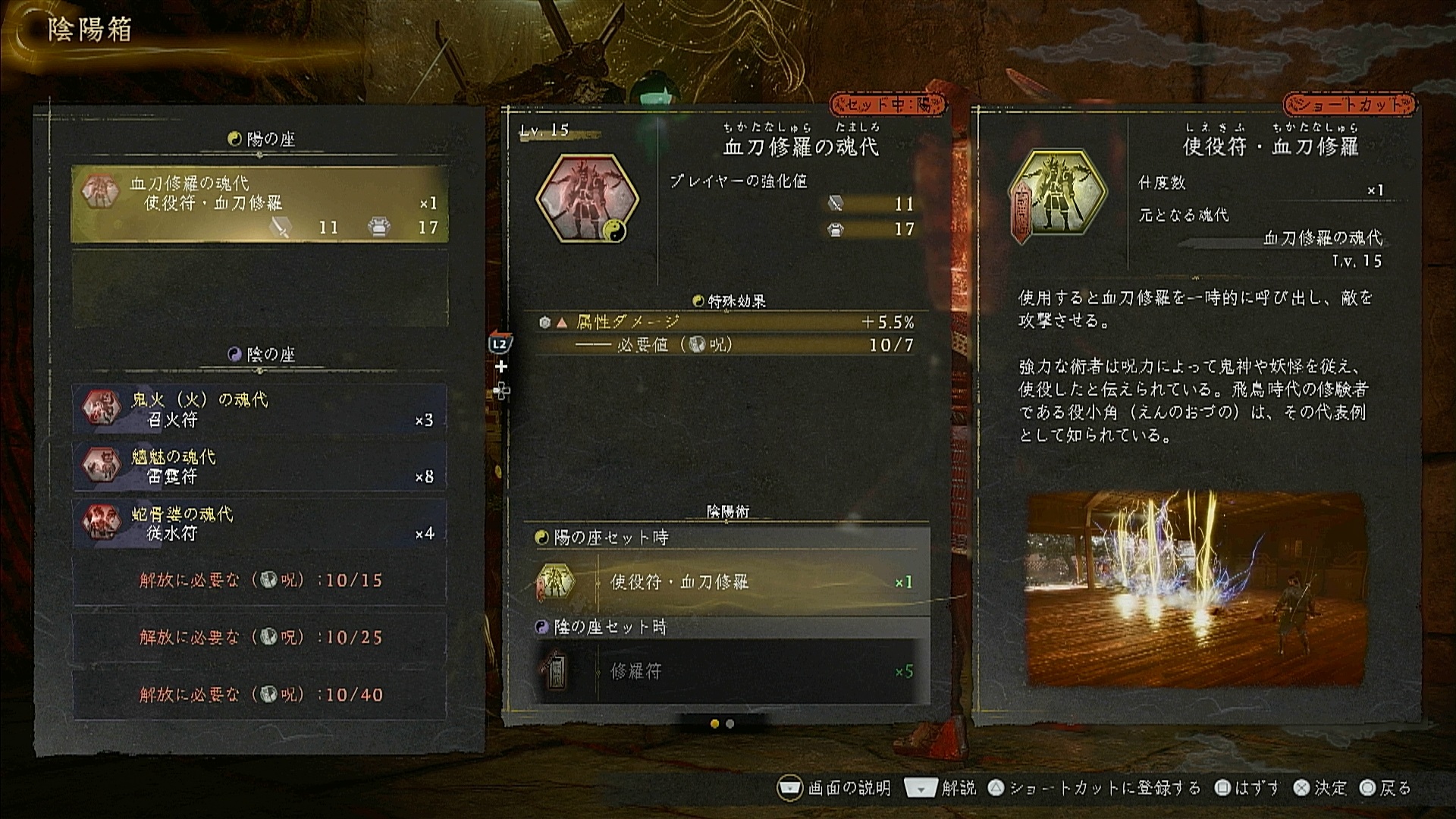
Task: Pick the 蛇骨婆の魂代 従水符 row
Action: coord(259,523)
